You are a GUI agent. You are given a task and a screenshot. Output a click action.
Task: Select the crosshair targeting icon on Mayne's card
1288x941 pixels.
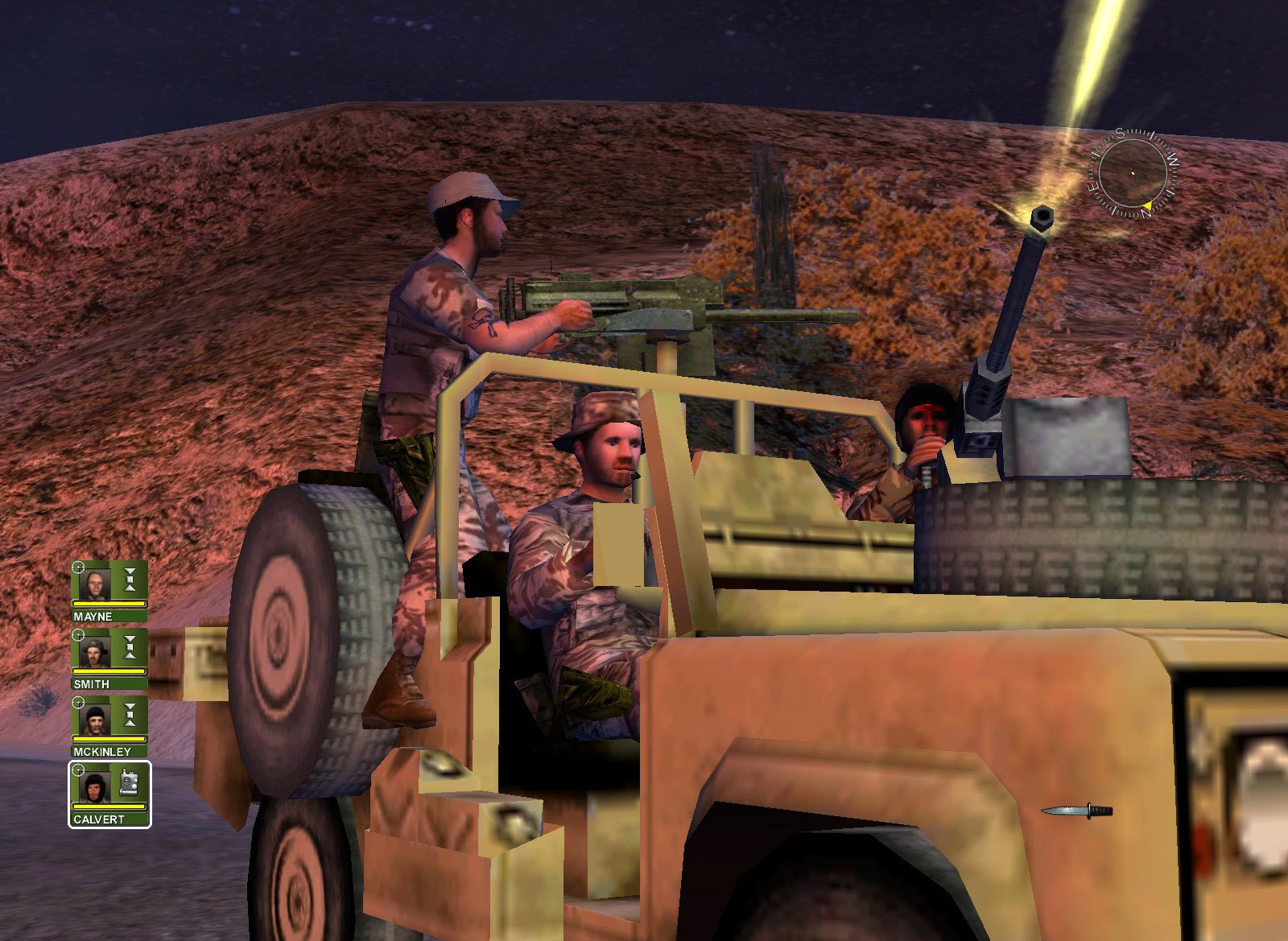pyautogui.click(x=78, y=567)
